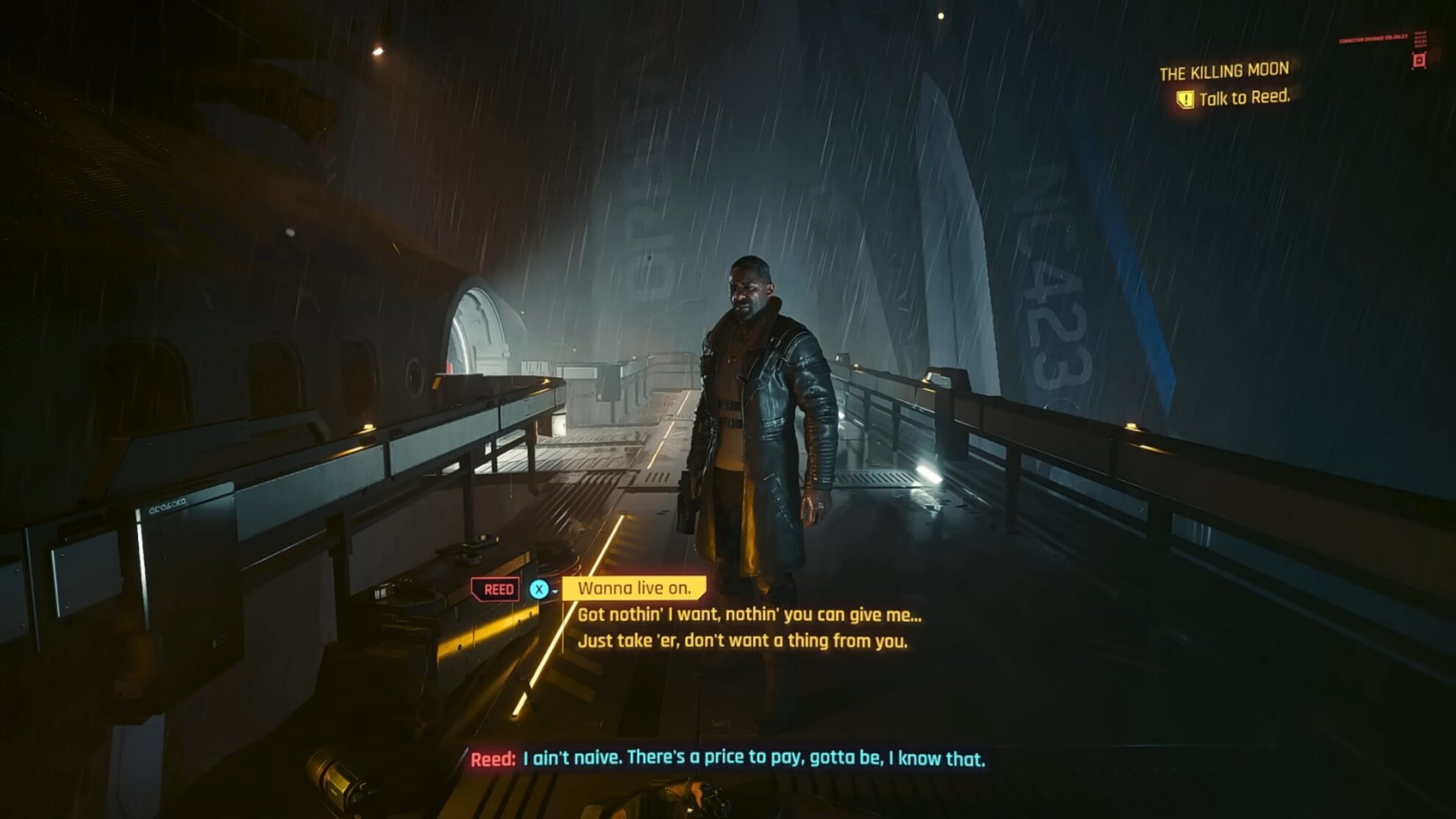1456x819 pixels.
Task: Click the red square icon top-right
Action: (x=1419, y=60)
